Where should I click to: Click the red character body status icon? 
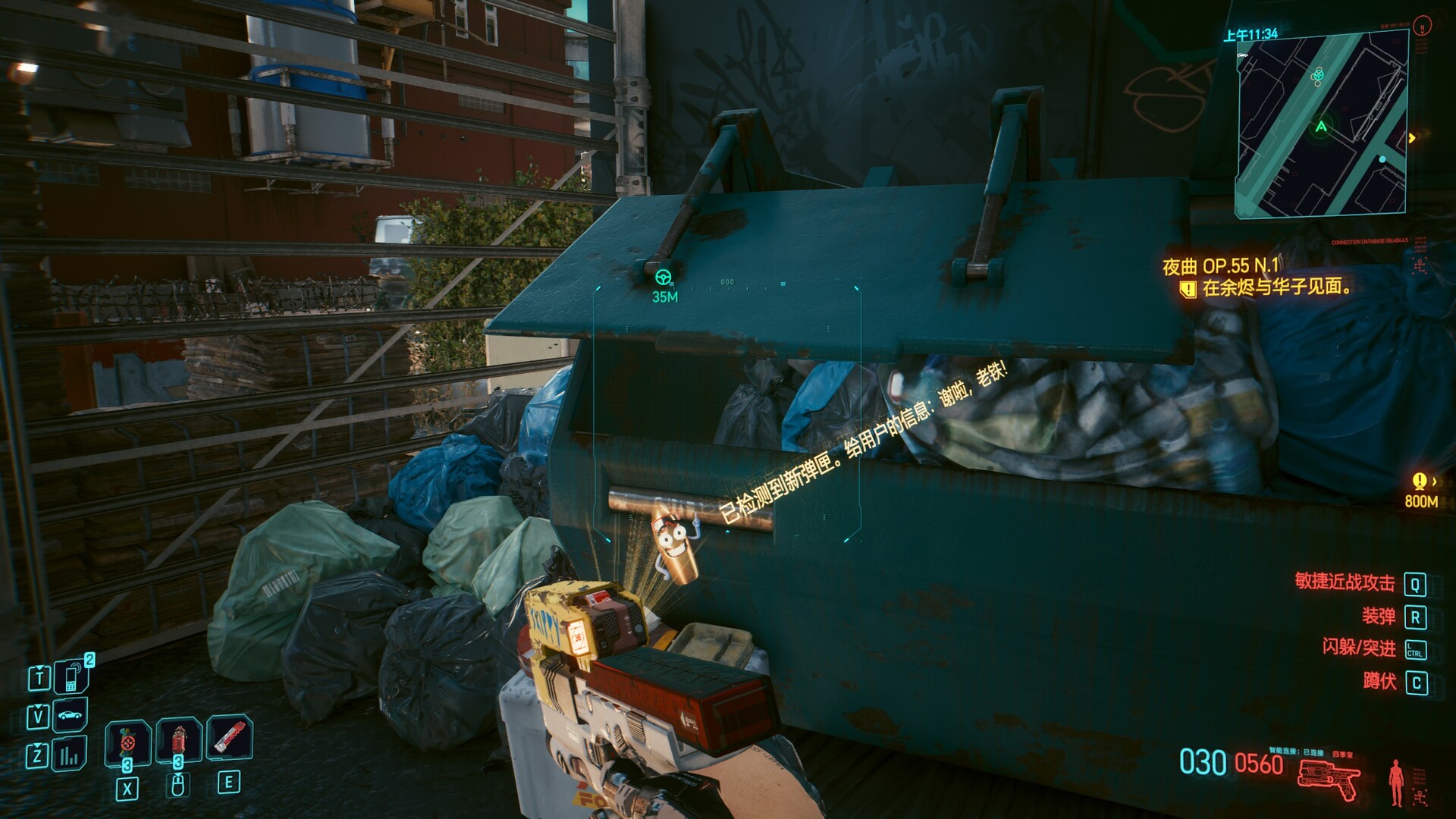1396,782
